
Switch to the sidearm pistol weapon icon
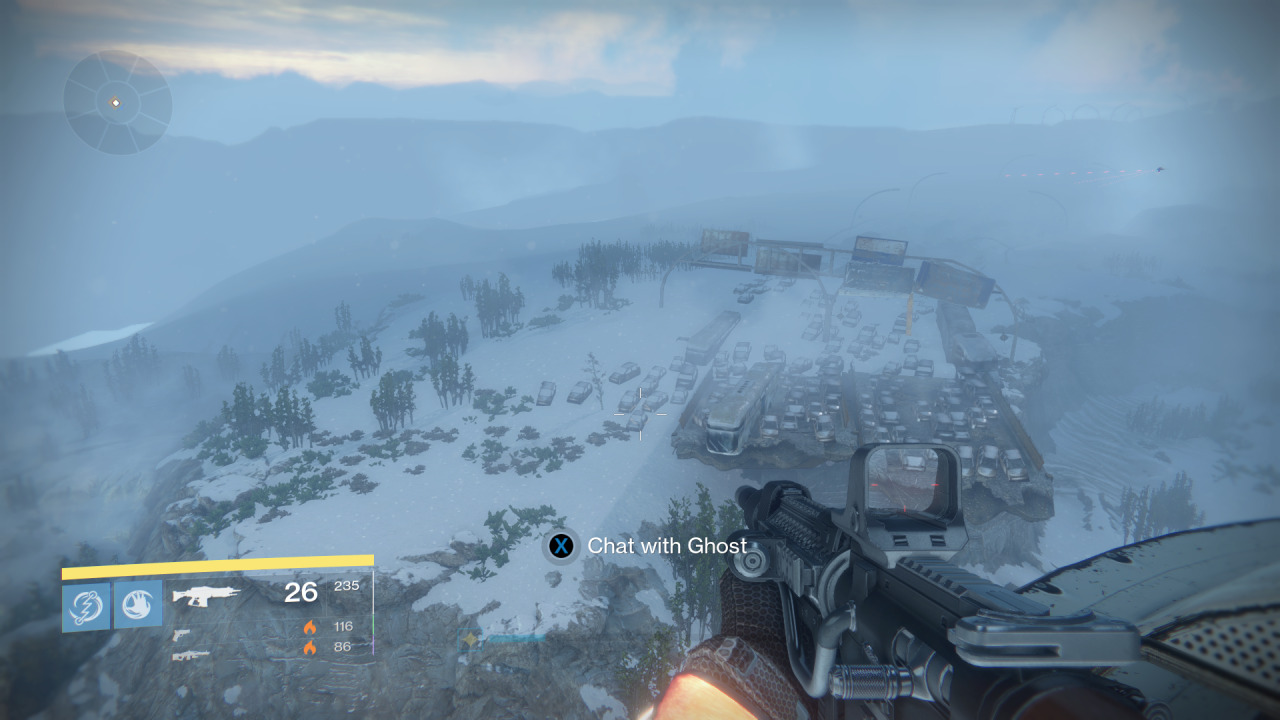181,634
